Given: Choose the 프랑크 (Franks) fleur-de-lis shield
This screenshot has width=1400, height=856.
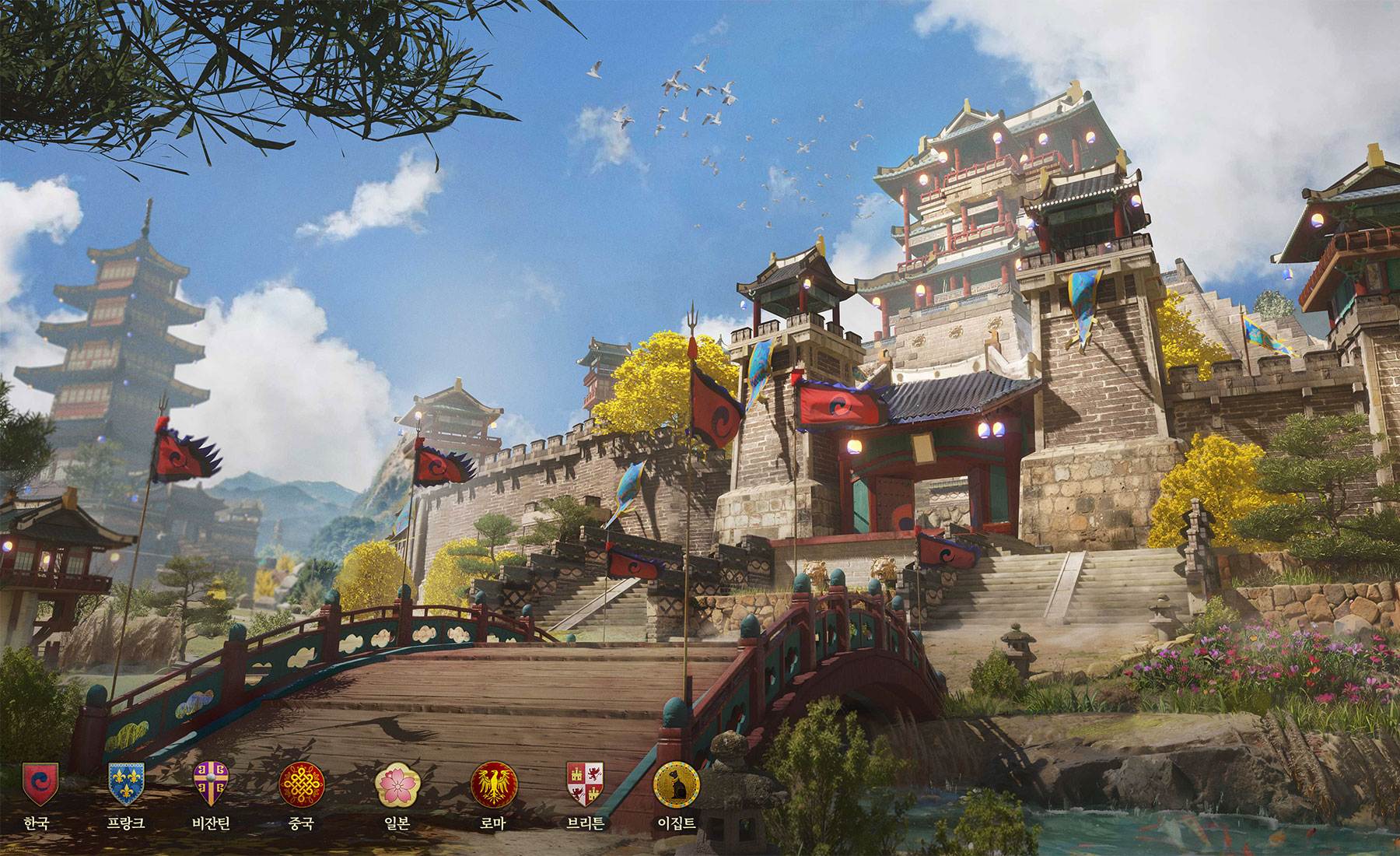Looking at the screenshot, I should (126, 783).
